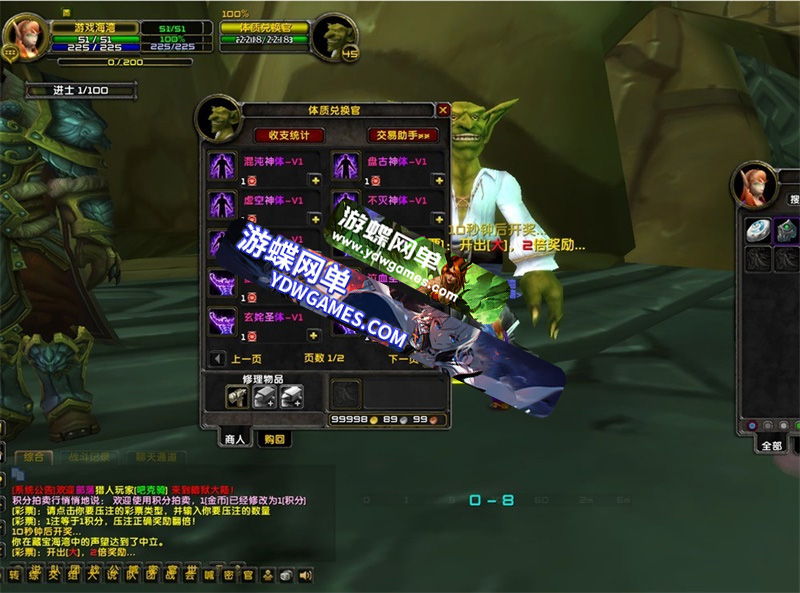Switch to the 全部 bag tab
Screen dimensions: 800x593
[771, 446]
